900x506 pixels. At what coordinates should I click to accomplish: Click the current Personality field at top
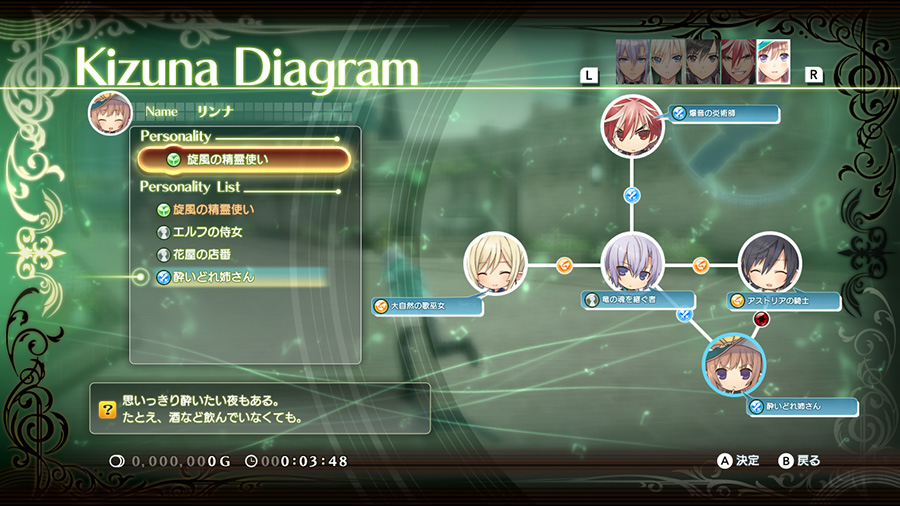pyautogui.click(x=244, y=159)
